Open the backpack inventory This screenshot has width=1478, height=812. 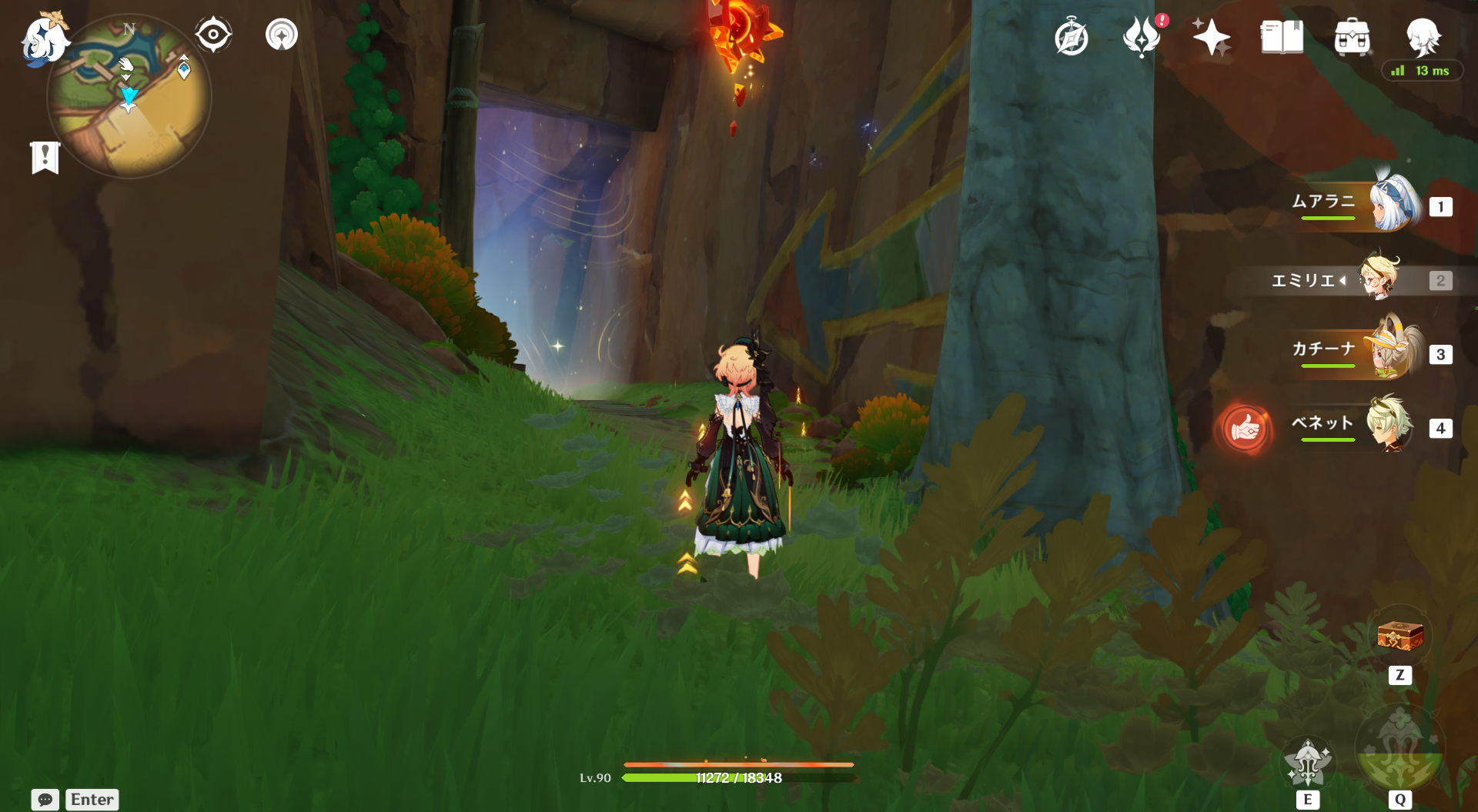tap(1352, 37)
